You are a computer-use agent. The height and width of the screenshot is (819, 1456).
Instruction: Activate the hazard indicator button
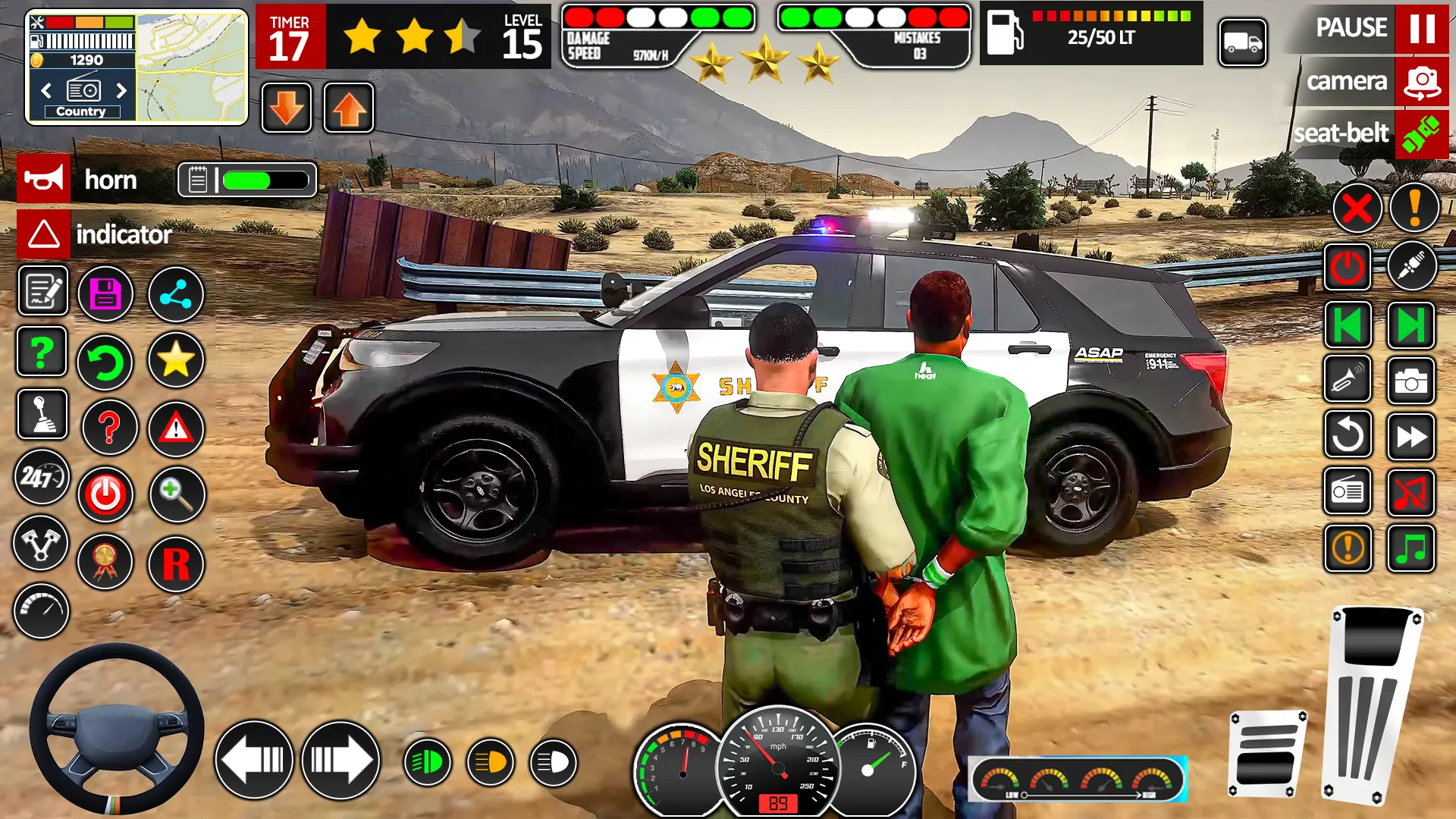(44, 234)
